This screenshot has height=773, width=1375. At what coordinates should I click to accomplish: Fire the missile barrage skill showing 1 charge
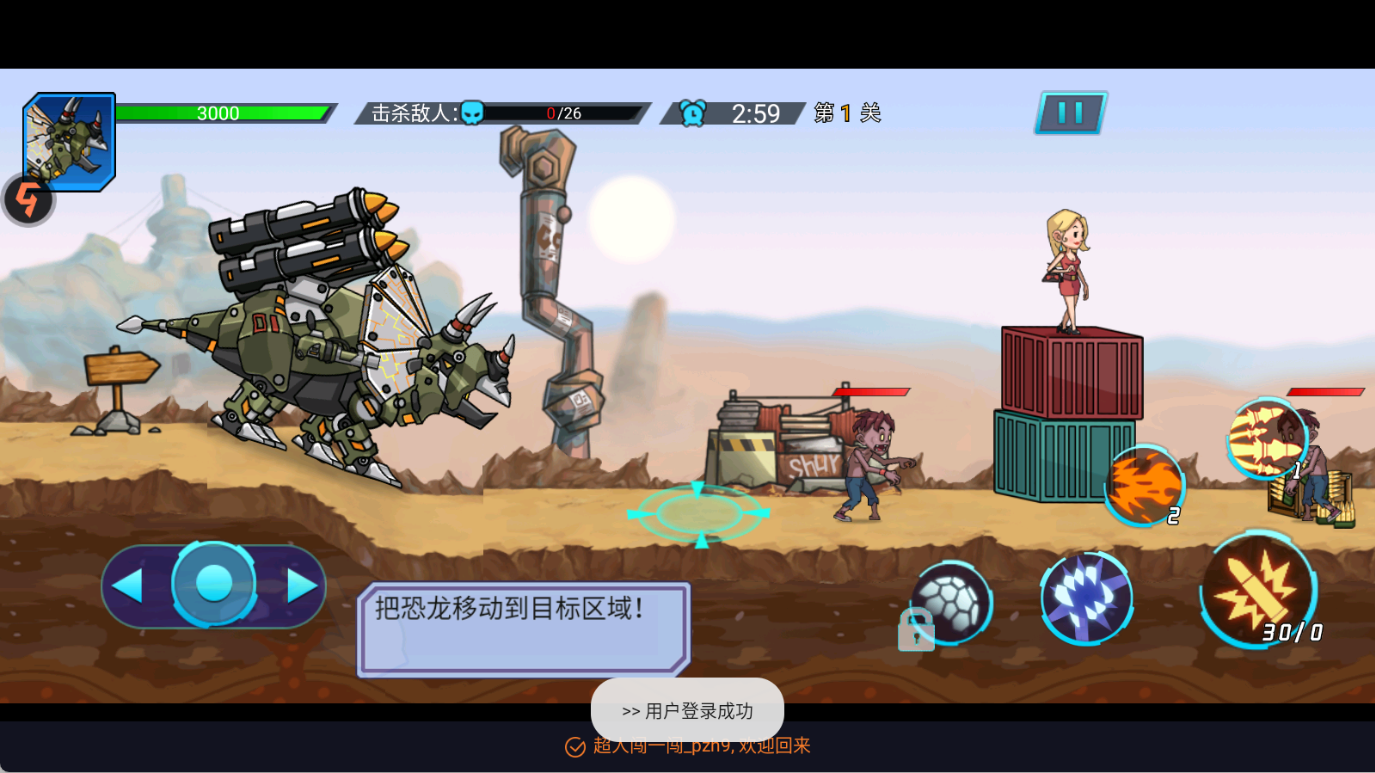1268,440
